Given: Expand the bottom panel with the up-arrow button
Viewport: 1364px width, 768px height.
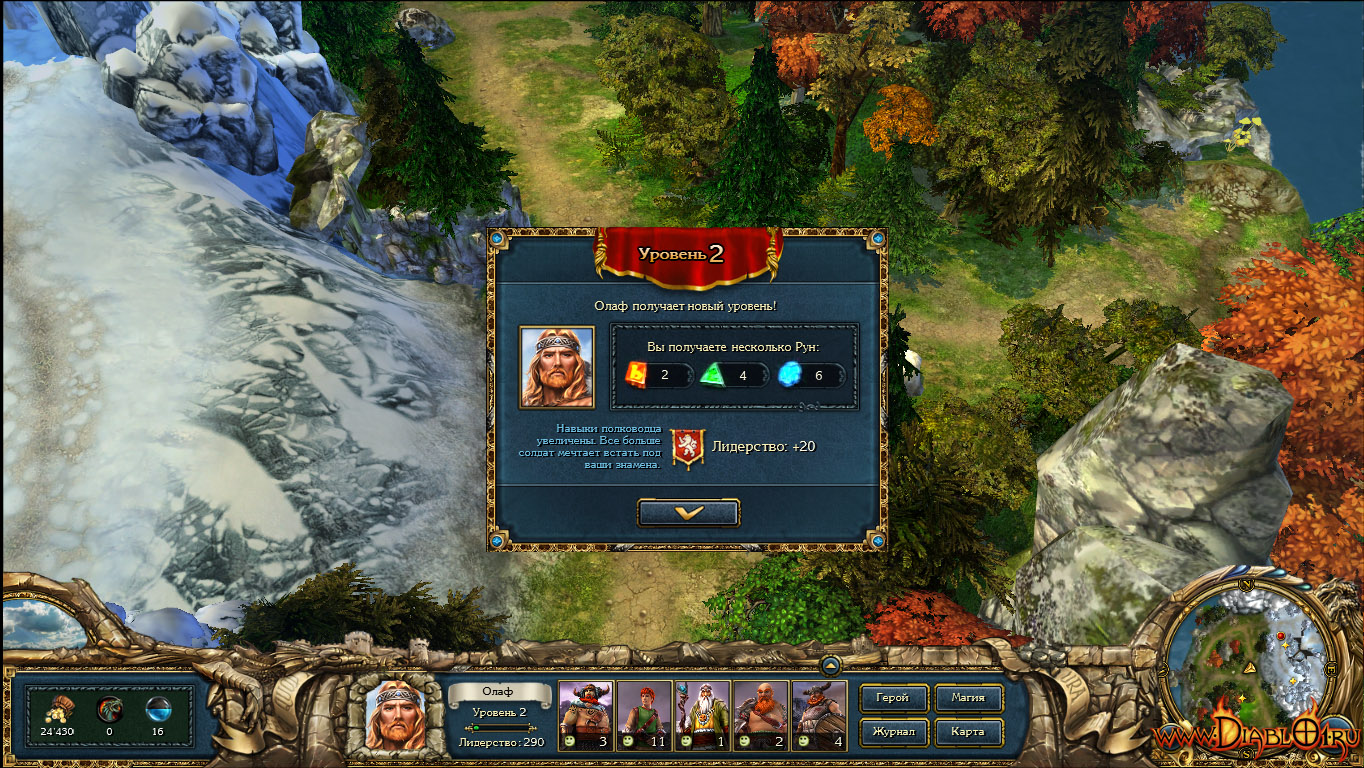Looking at the screenshot, I should (x=830, y=665).
